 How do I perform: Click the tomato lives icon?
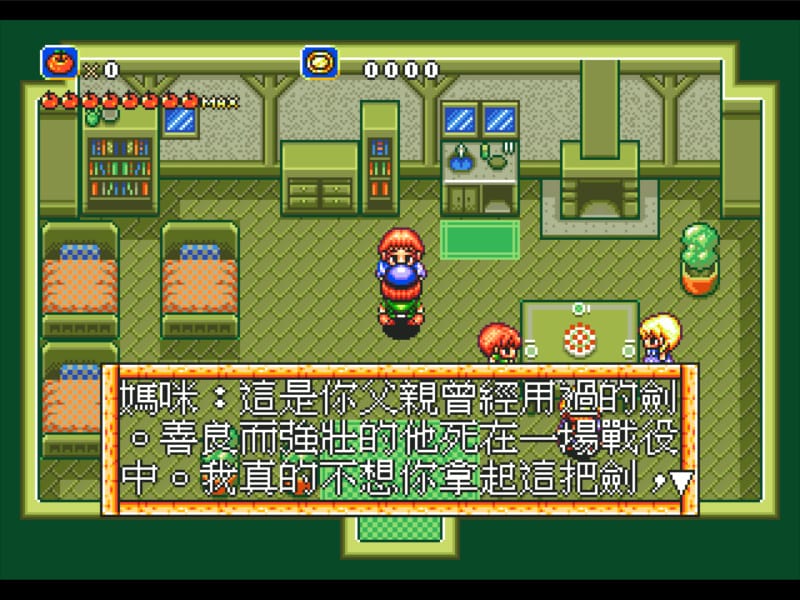click(x=59, y=63)
